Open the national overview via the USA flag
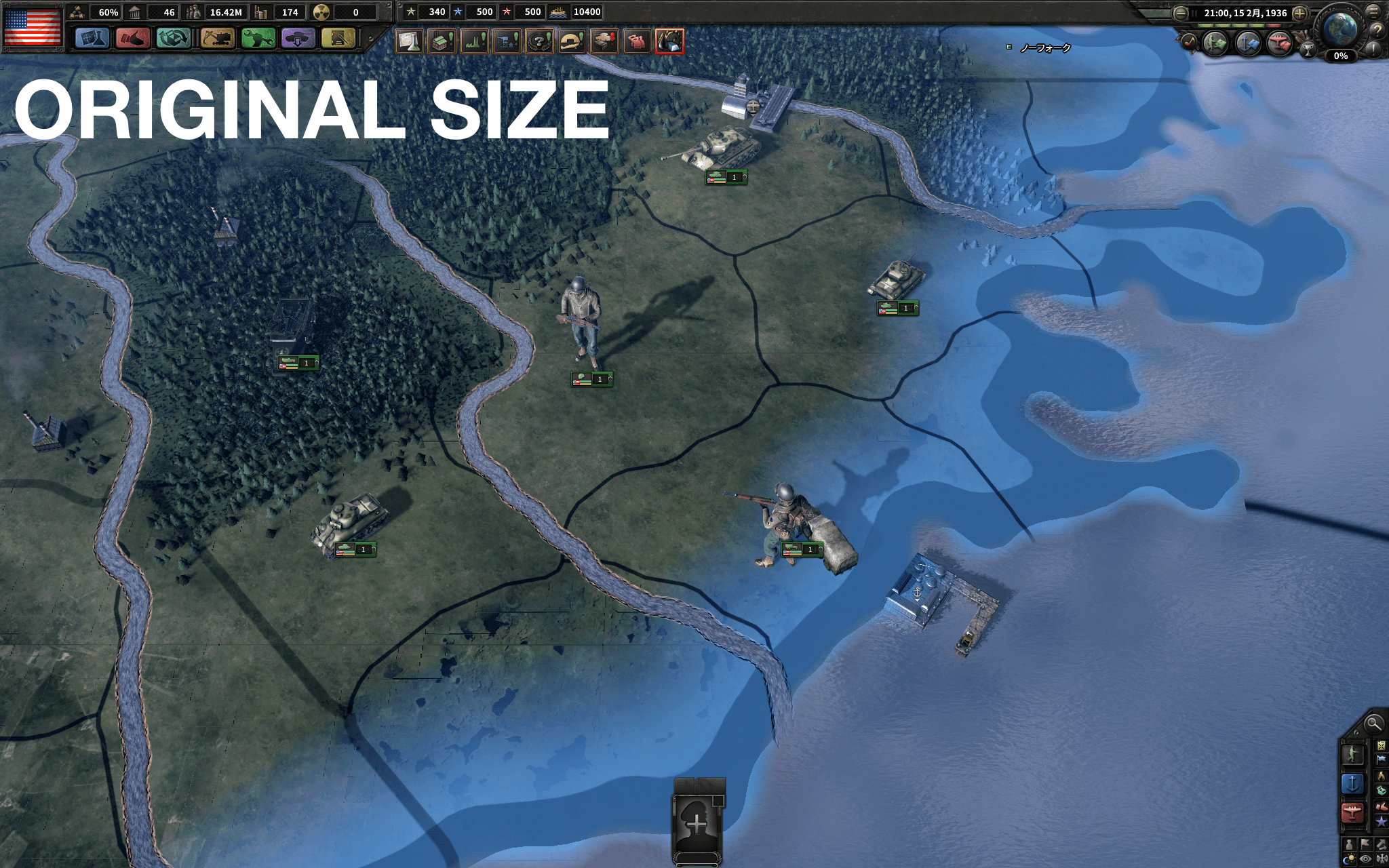The image size is (1389, 868). (33, 27)
